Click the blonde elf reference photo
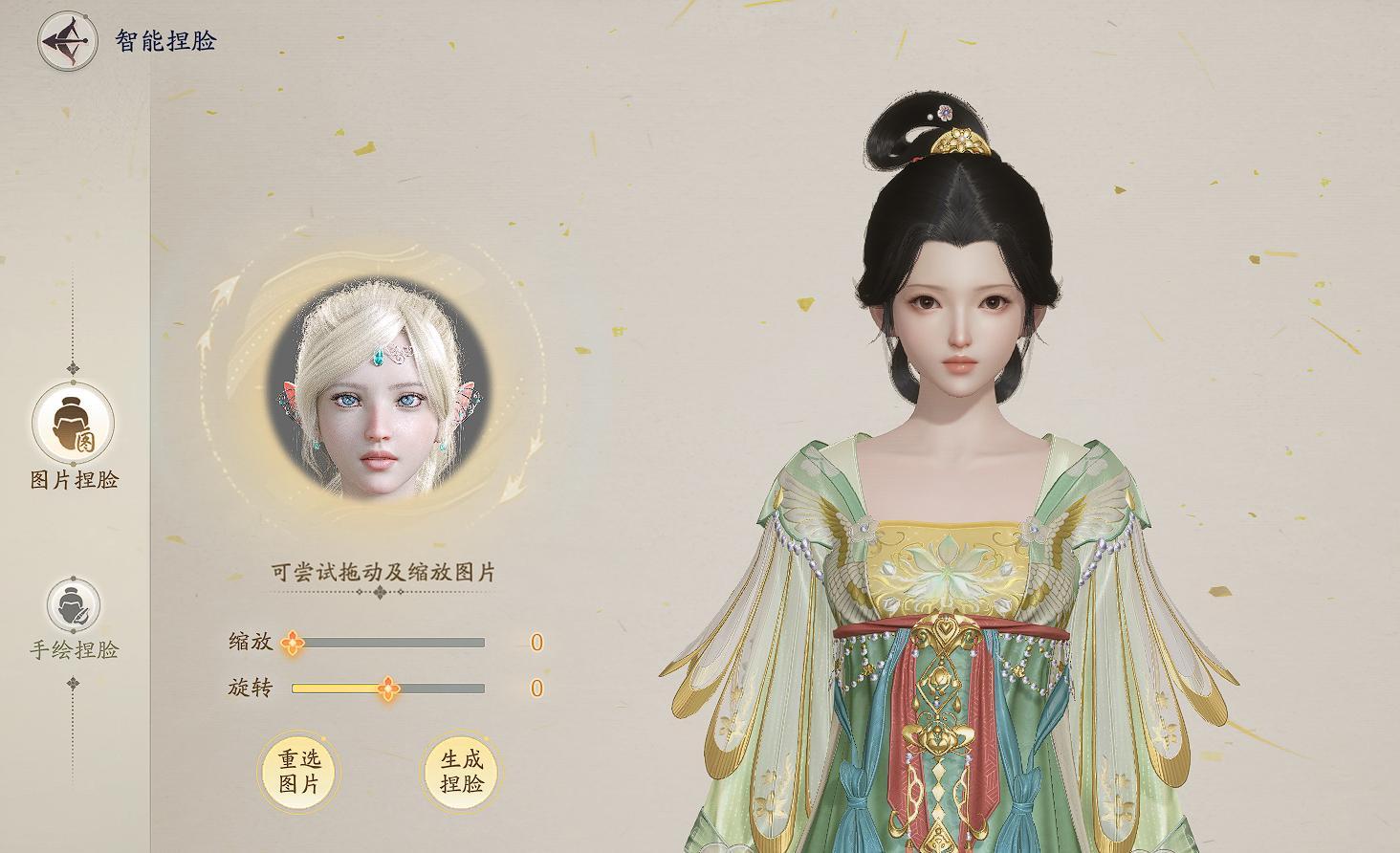The width and height of the screenshot is (1400, 853). tap(378, 392)
